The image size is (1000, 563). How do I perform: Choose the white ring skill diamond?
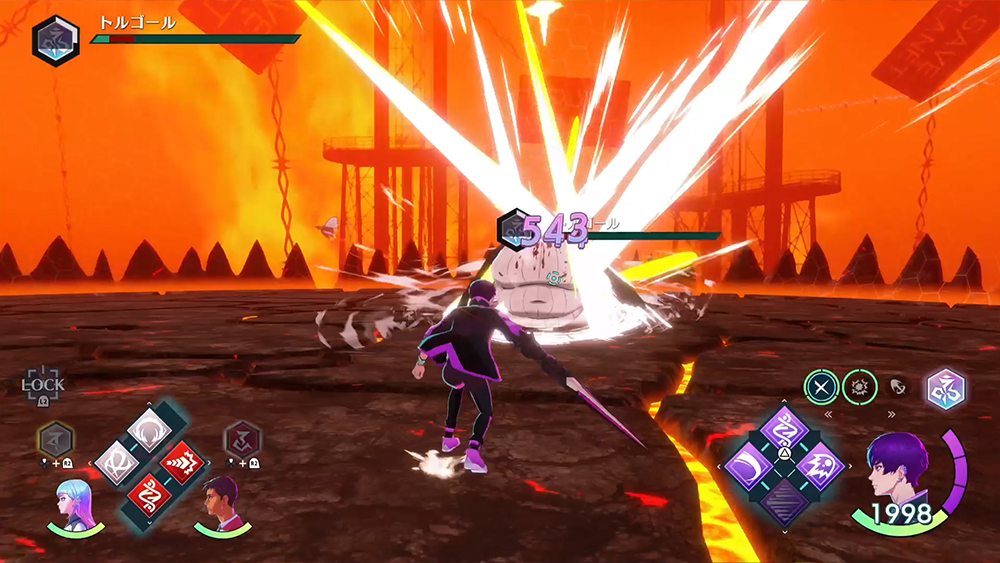(x=149, y=429)
